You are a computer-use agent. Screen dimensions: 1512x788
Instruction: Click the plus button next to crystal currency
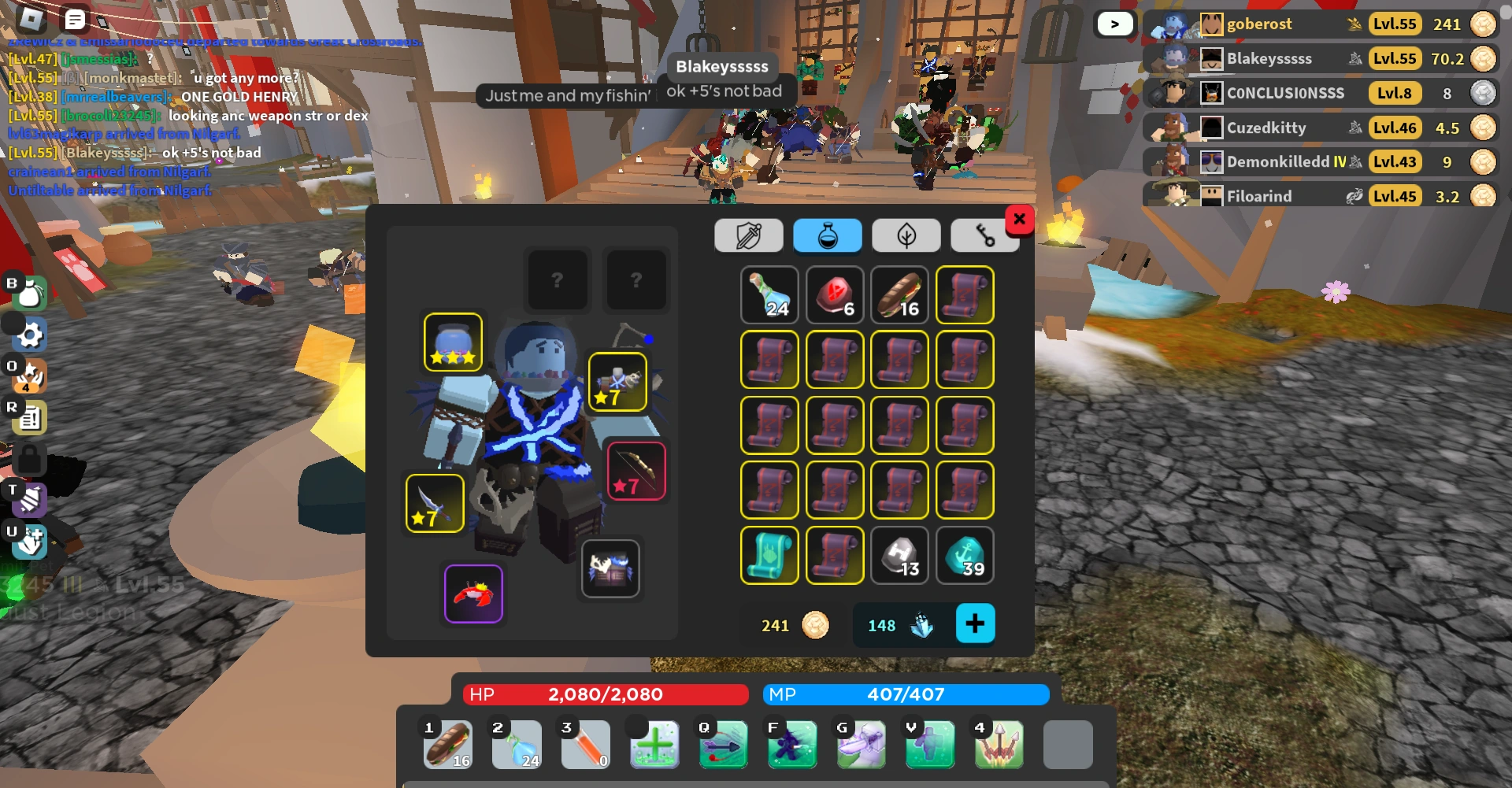[976, 623]
